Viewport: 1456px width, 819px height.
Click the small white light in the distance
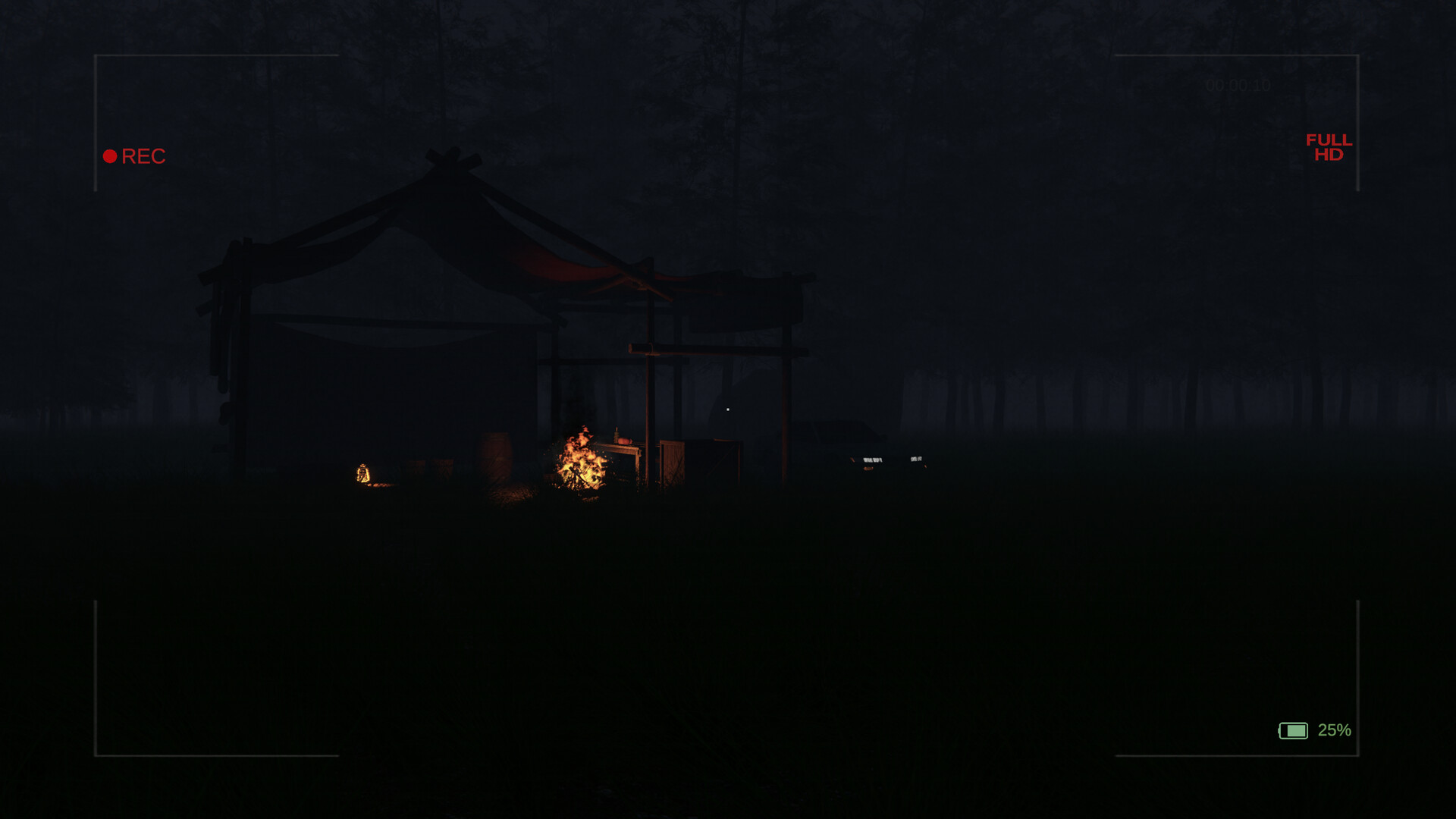[727, 408]
